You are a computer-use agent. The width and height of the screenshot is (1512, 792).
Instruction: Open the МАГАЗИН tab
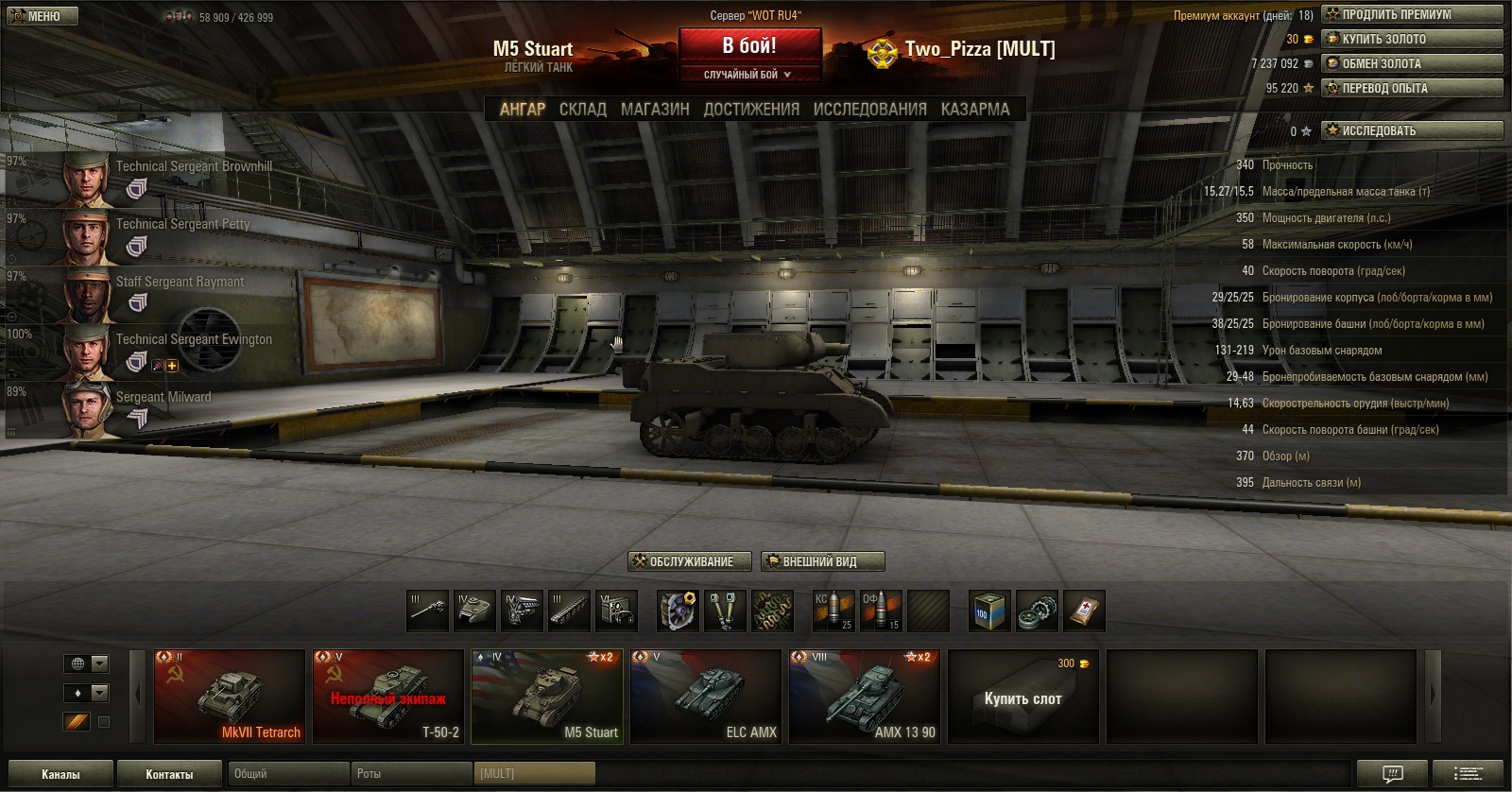655,110
